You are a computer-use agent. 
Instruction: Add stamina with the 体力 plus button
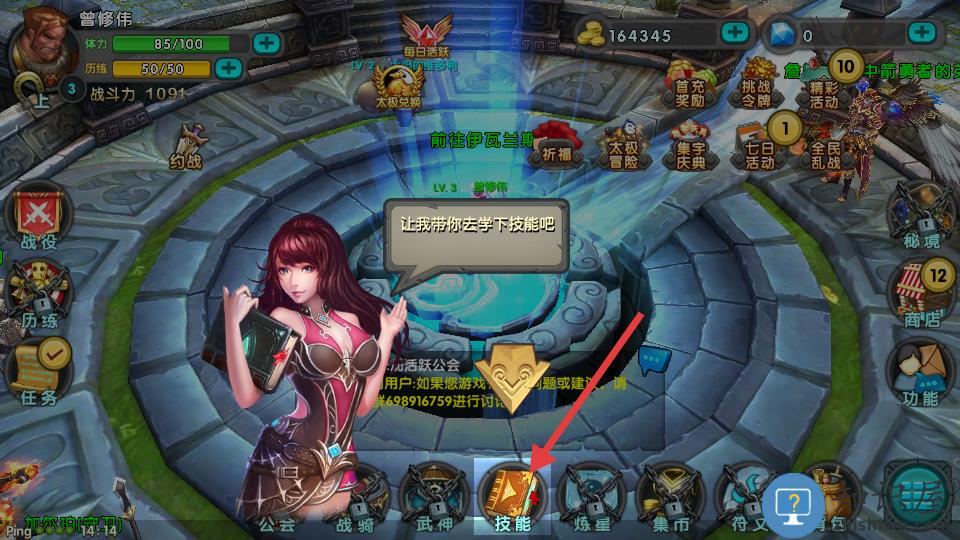pos(266,43)
